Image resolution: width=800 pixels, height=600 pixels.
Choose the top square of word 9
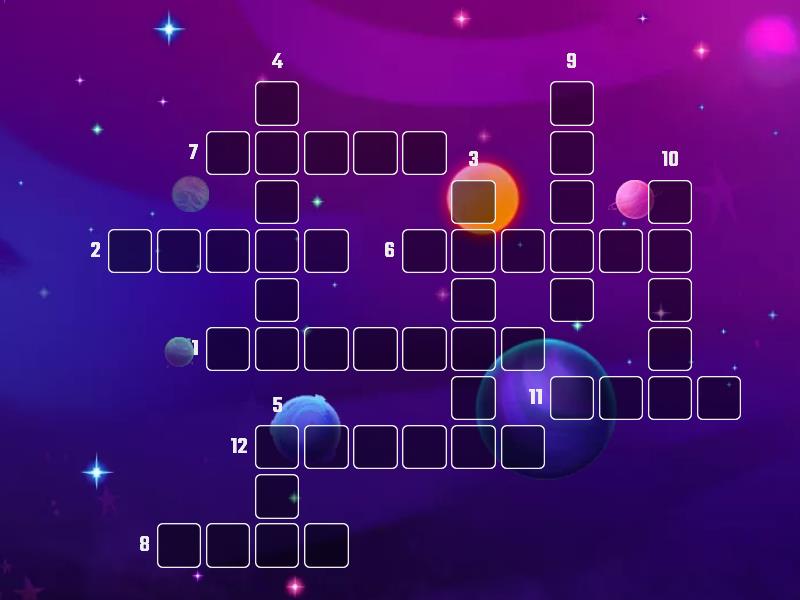pyautogui.click(x=572, y=103)
